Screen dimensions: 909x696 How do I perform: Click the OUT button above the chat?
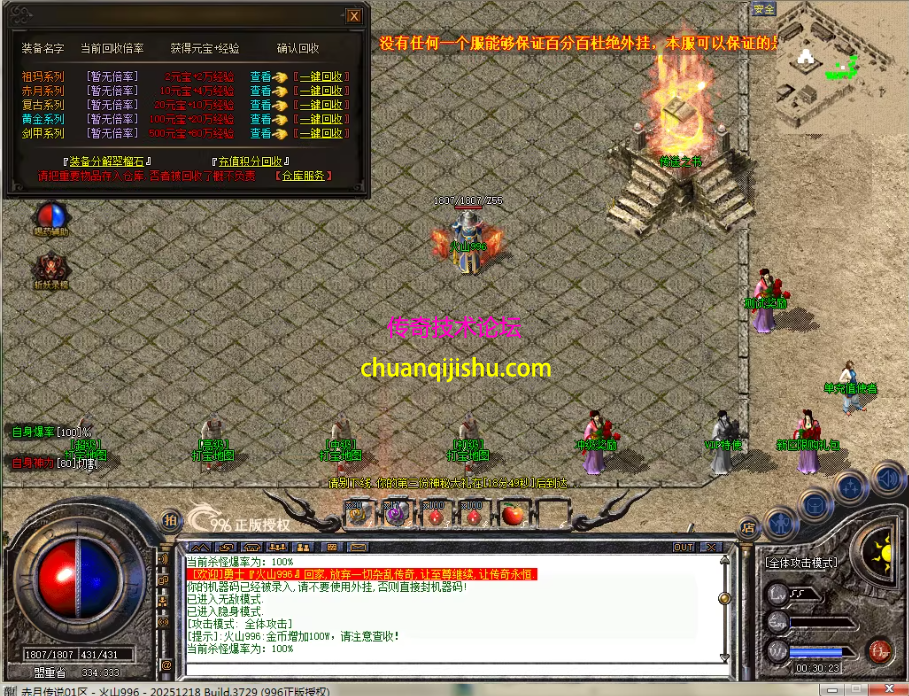(684, 547)
